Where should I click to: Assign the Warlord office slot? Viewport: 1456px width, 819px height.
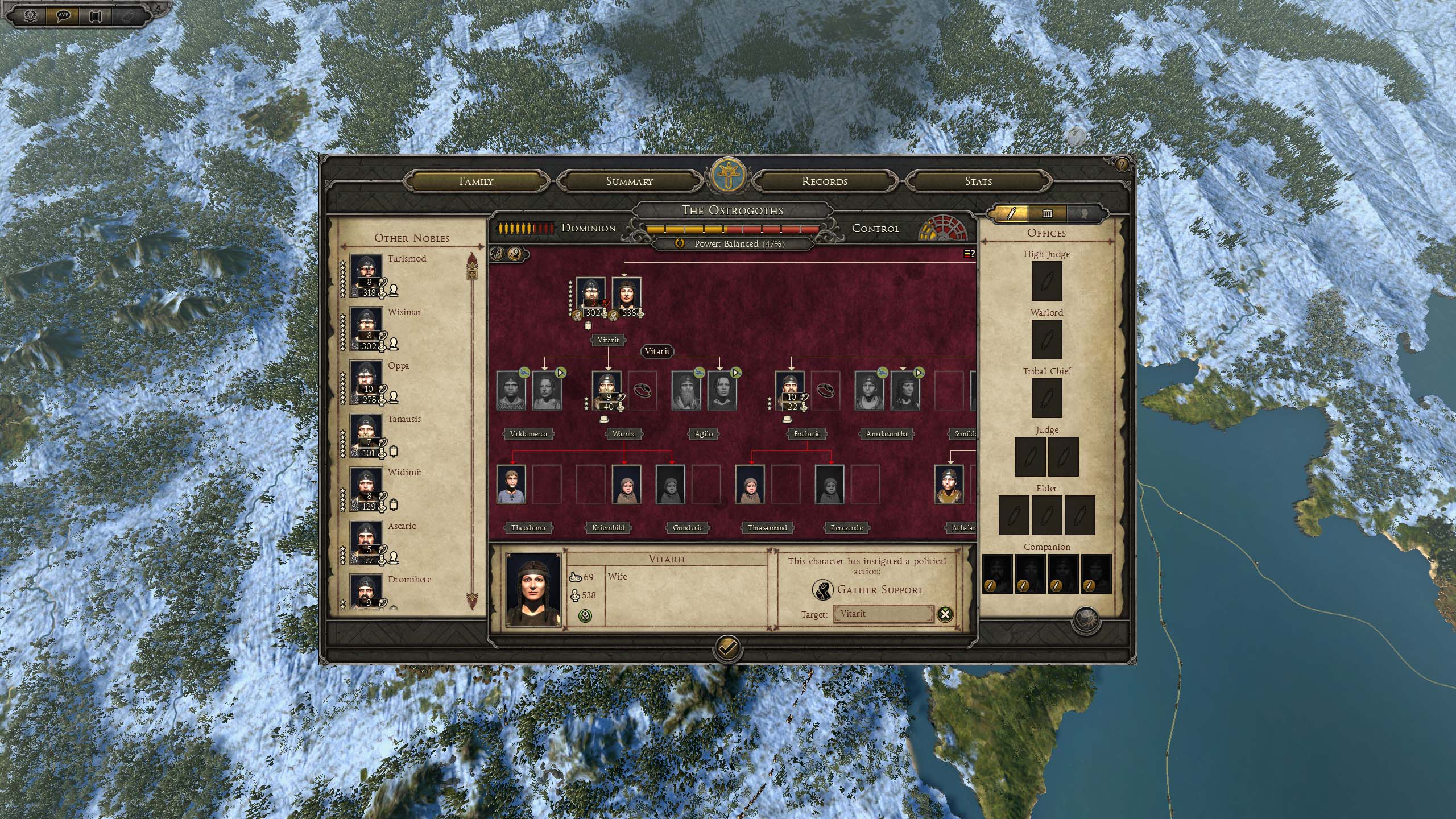tap(1046, 340)
